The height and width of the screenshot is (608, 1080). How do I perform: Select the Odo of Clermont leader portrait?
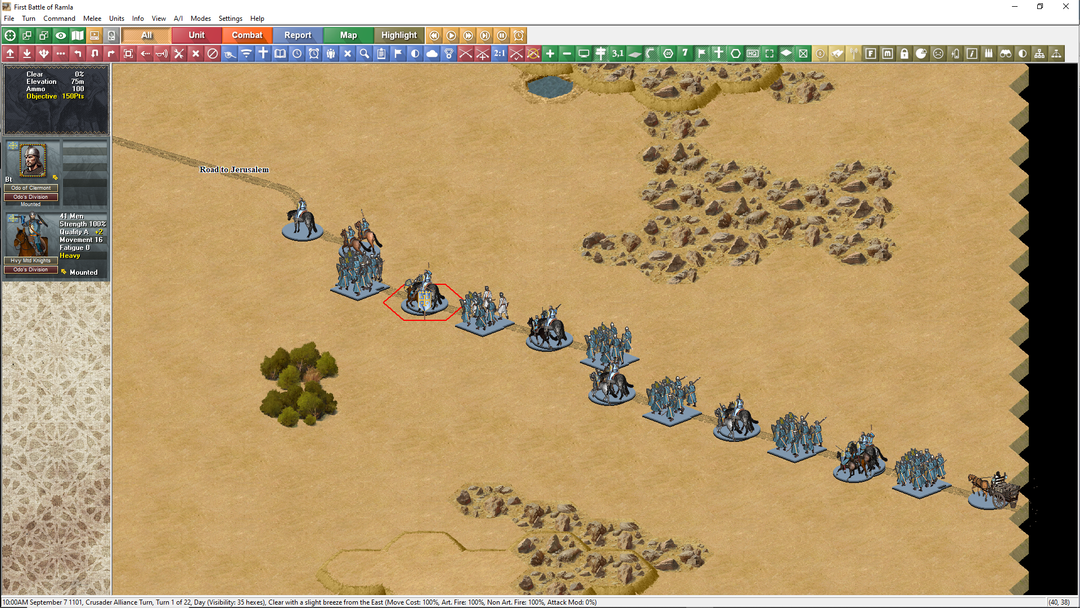[33, 160]
